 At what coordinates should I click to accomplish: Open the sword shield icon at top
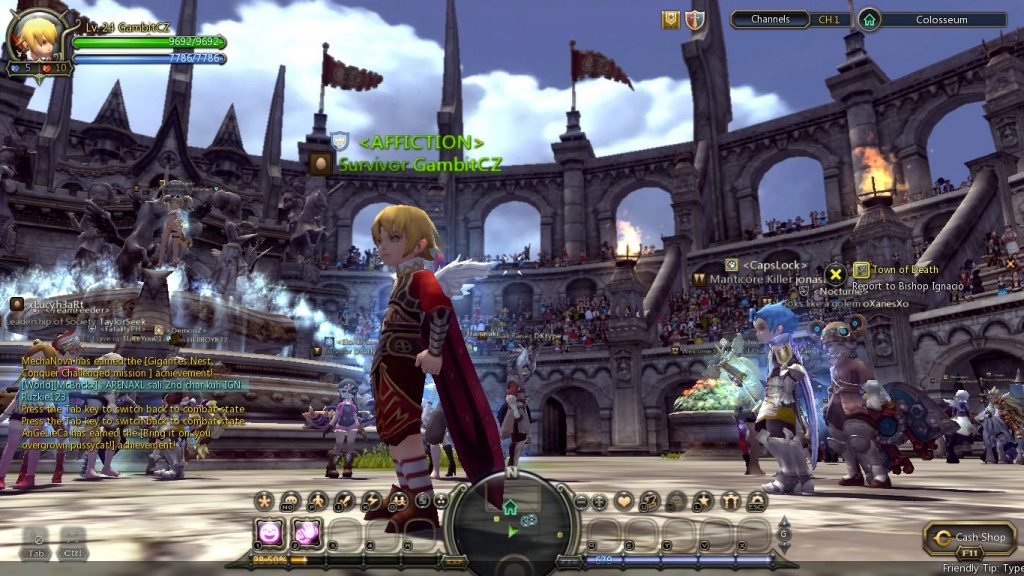coord(694,20)
